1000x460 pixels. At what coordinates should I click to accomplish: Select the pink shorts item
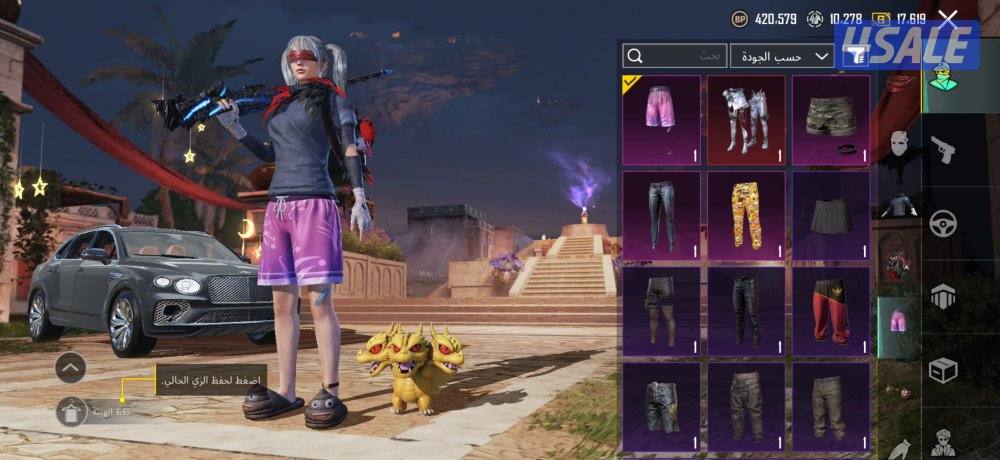pyautogui.click(x=661, y=119)
